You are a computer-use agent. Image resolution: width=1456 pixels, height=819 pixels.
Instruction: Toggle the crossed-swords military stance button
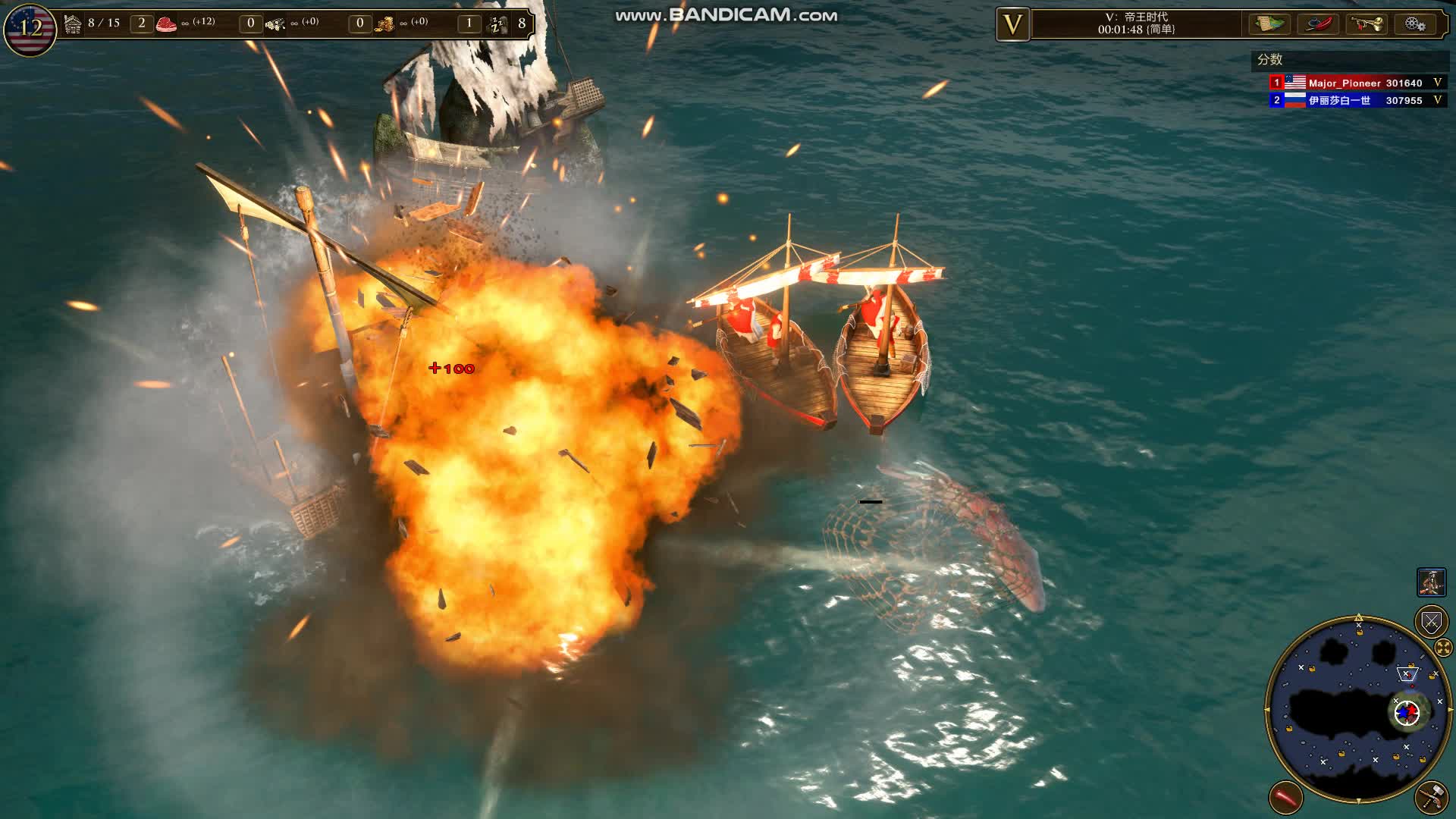click(1429, 622)
